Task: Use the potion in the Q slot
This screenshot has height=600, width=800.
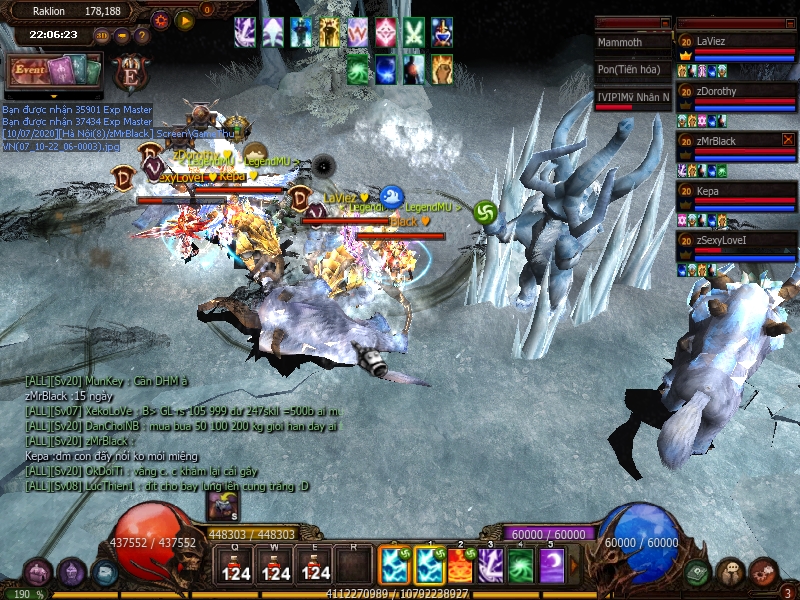Action: coord(235,566)
